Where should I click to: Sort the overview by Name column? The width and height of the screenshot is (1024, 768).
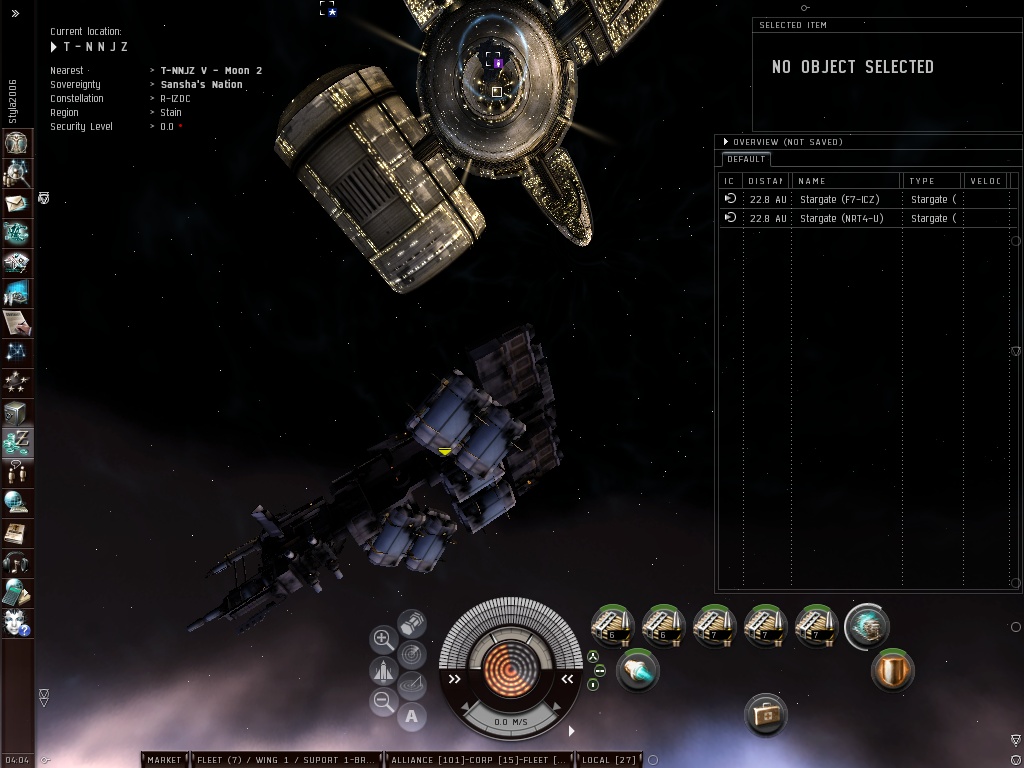[847, 181]
